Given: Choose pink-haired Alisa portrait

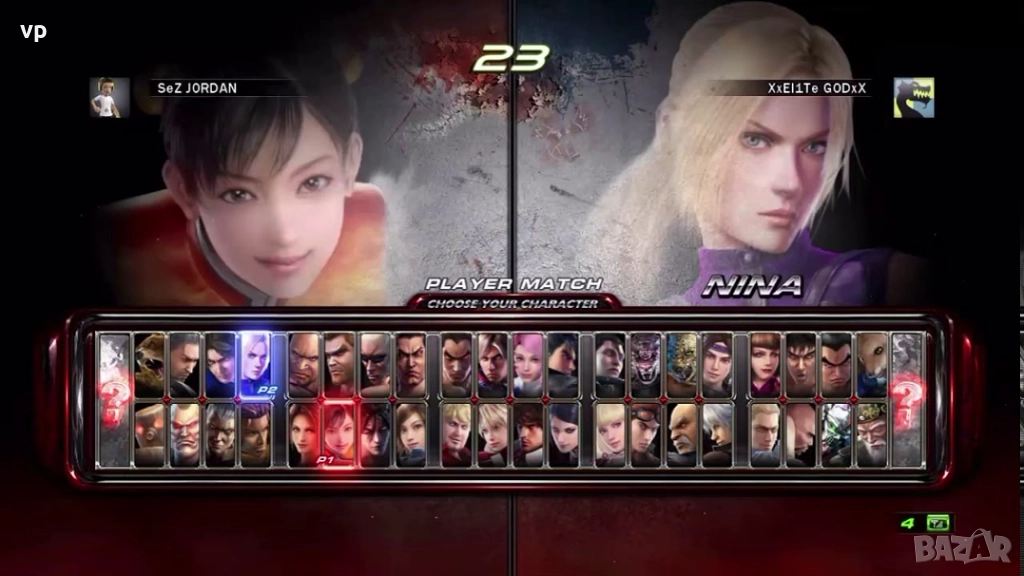Looking at the screenshot, I should (x=529, y=364).
